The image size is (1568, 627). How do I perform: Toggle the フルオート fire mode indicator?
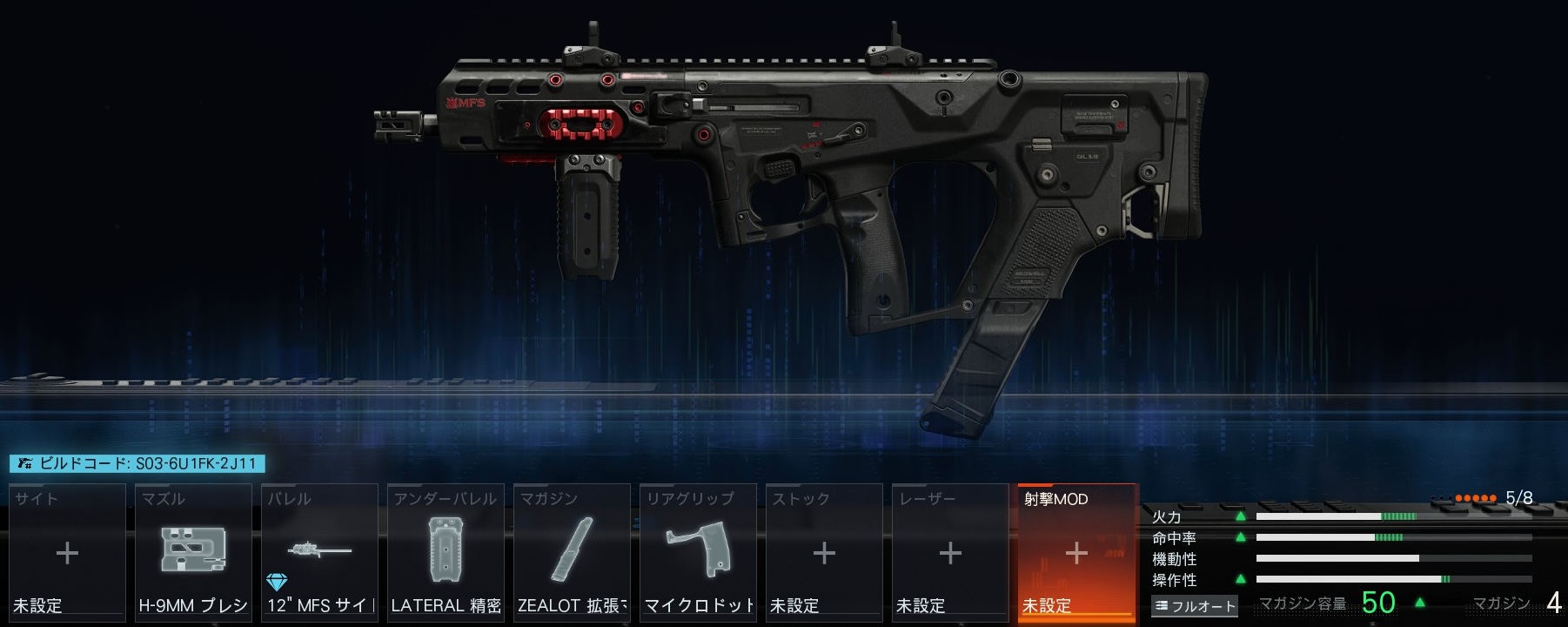coord(1195,606)
